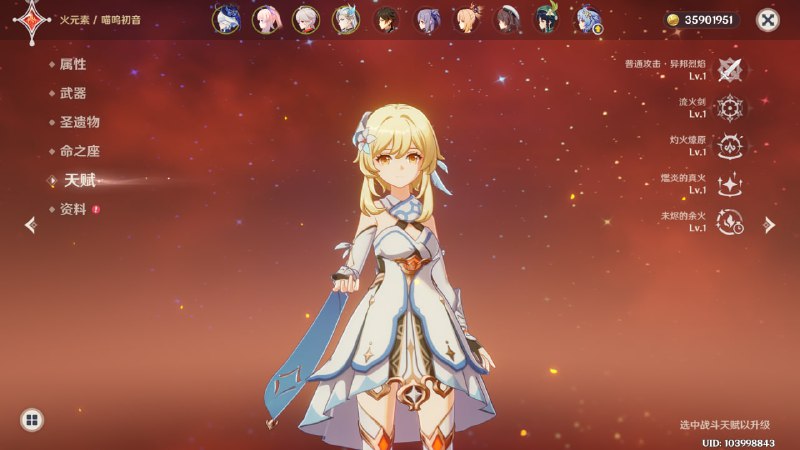This screenshot has width=800, height=450.
Task: Close the character screen with the X button
Action: click(x=767, y=20)
